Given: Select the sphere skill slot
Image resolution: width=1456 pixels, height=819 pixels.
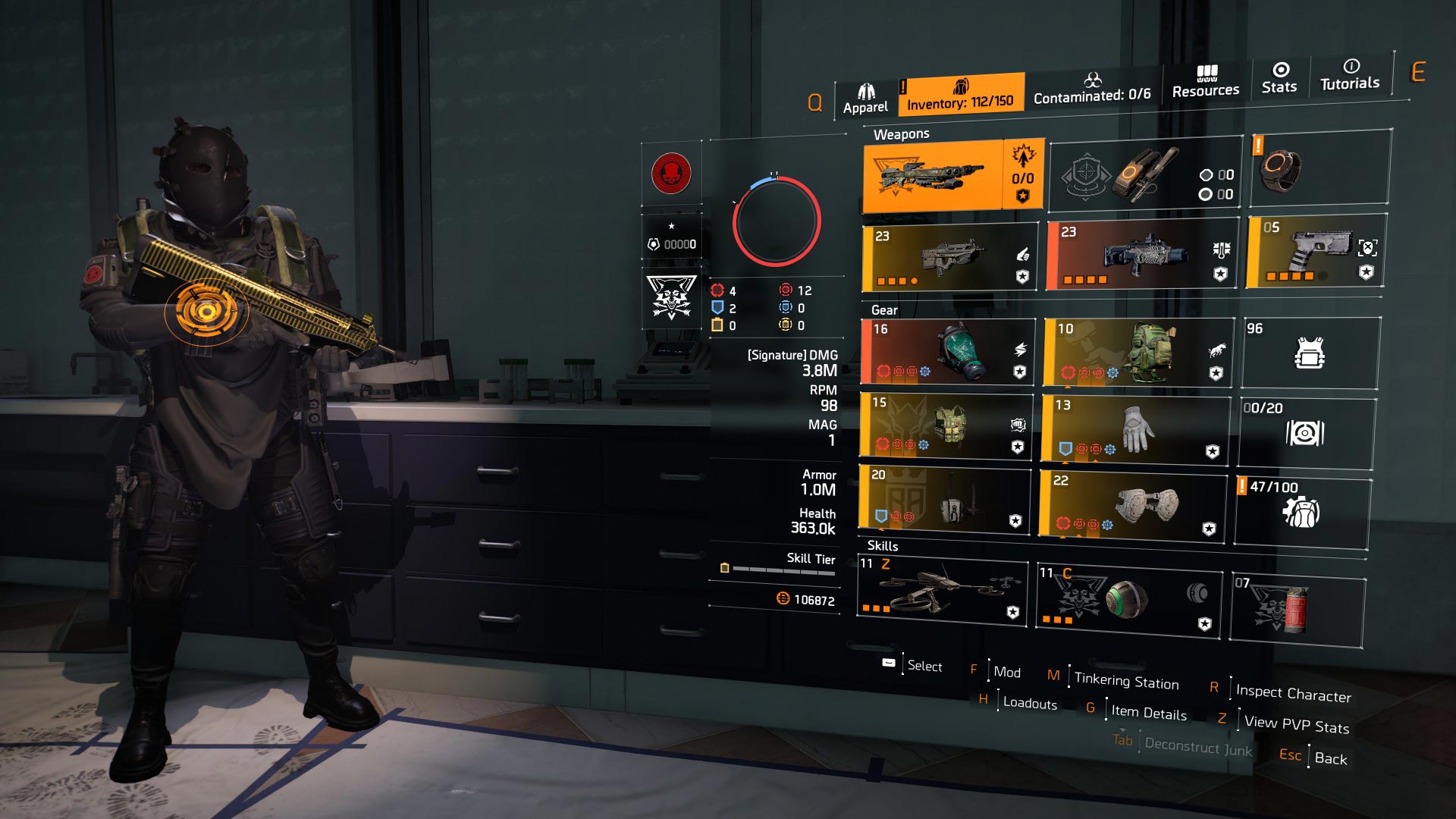Looking at the screenshot, I should [1128, 600].
